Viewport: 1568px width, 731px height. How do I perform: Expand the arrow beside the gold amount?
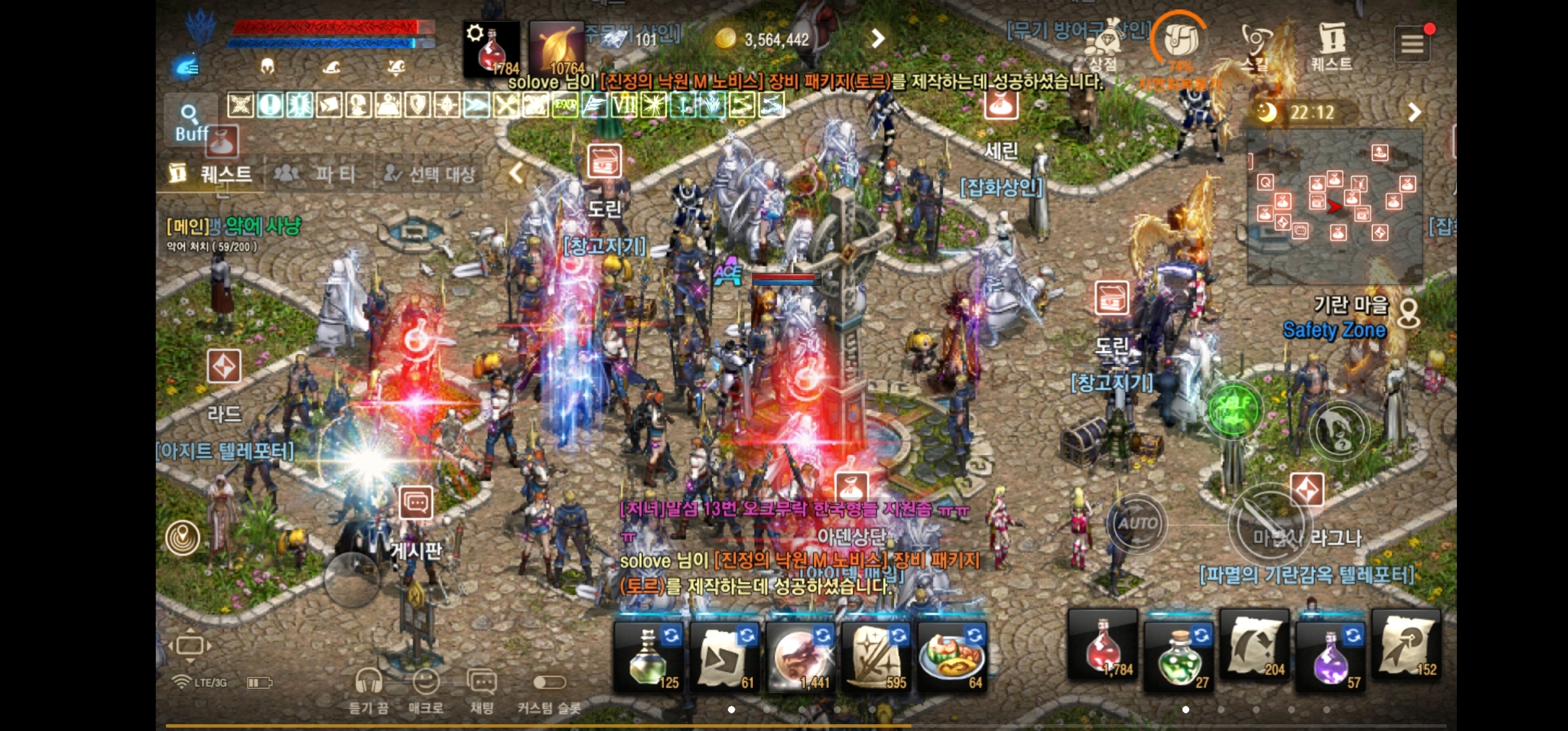point(877,39)
